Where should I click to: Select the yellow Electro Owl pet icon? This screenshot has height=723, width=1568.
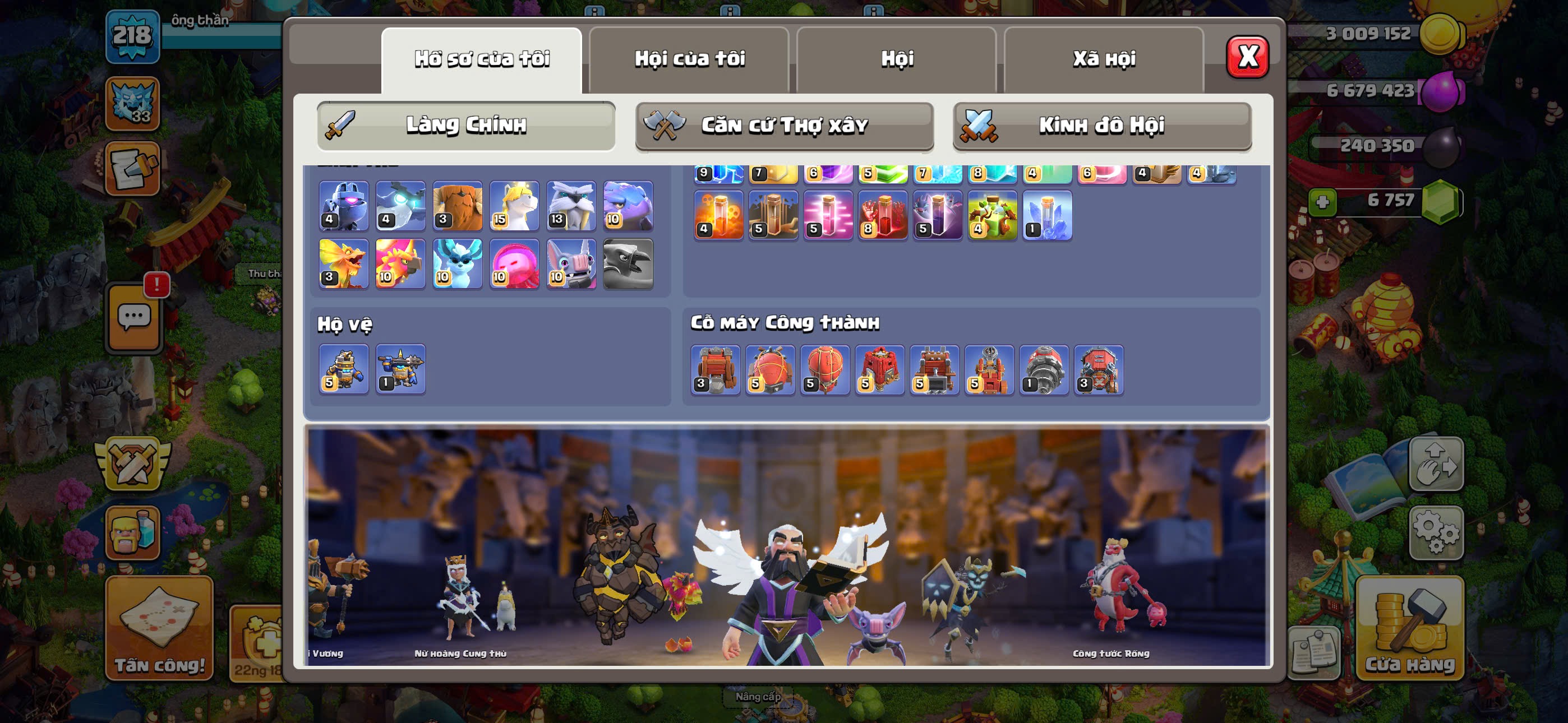pos(344,263)
